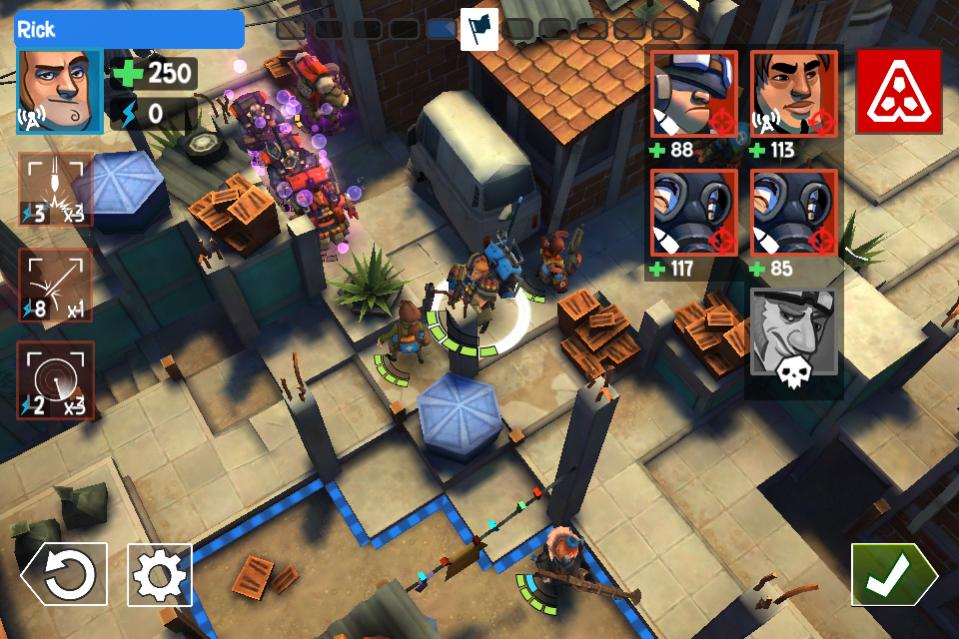Target the gas mask enemy with 85 health
The image size is (959, 639).
click(793, 212)
